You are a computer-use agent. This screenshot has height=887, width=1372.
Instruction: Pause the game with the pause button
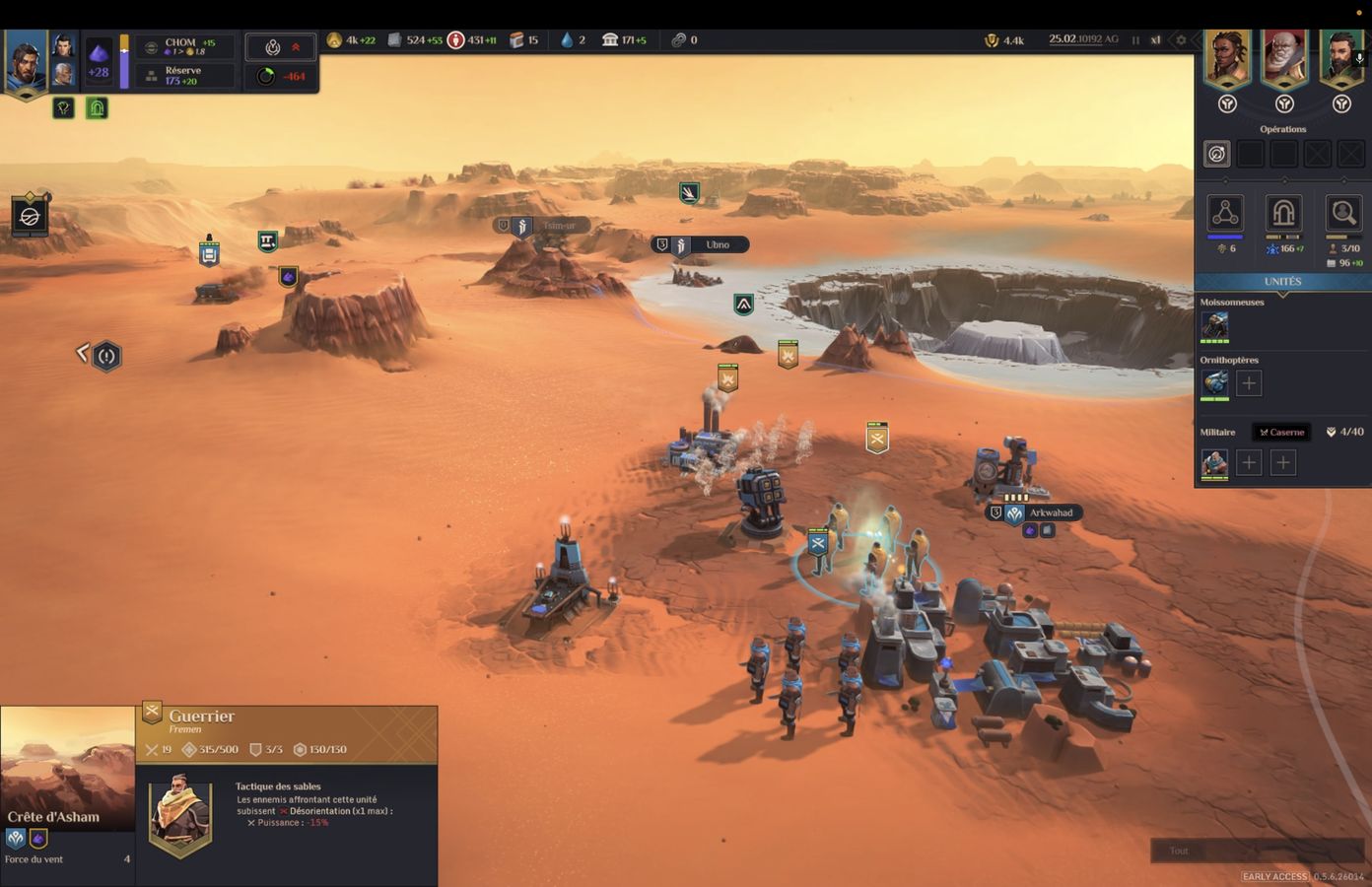1135,40
